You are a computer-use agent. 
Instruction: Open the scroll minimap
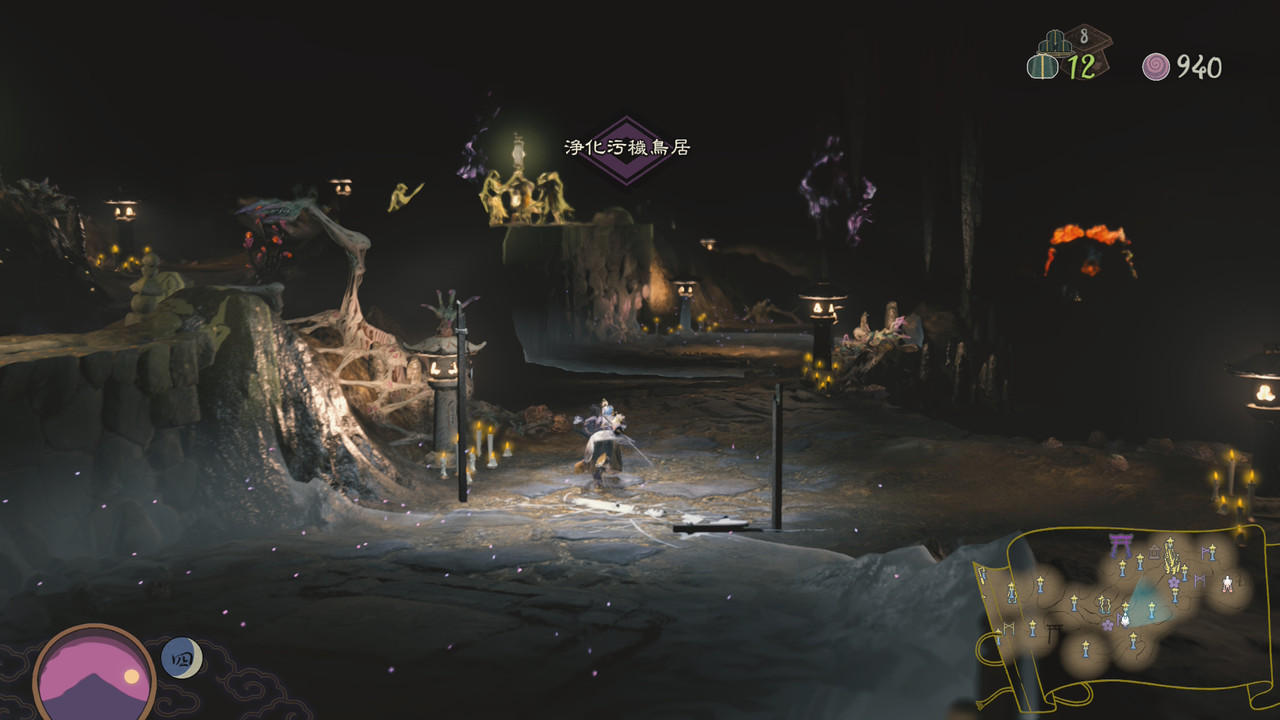(x=1120, y=612)
